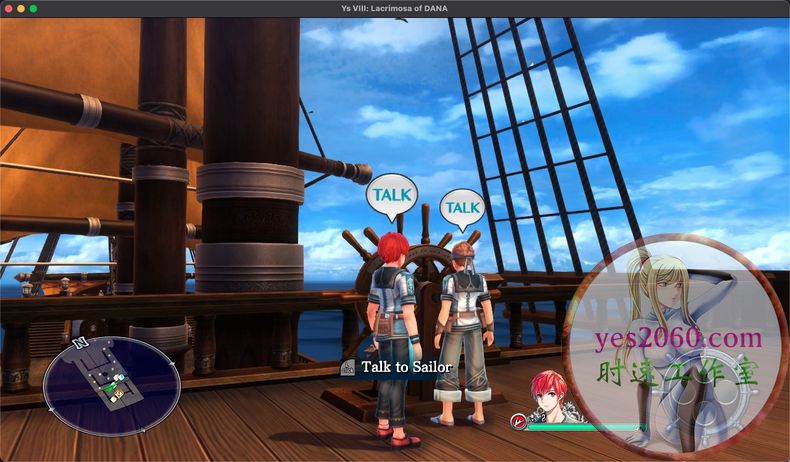
Task: Click the TALK bubble over the red-haired character
Action: pyautogui.click(x=391, y=193)
